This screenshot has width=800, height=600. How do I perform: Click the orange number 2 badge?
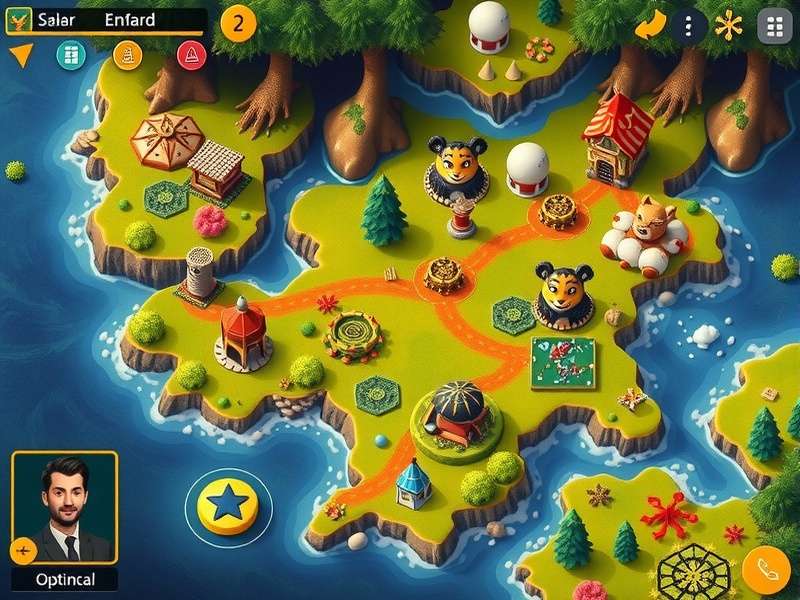click(x=237, y=23)
